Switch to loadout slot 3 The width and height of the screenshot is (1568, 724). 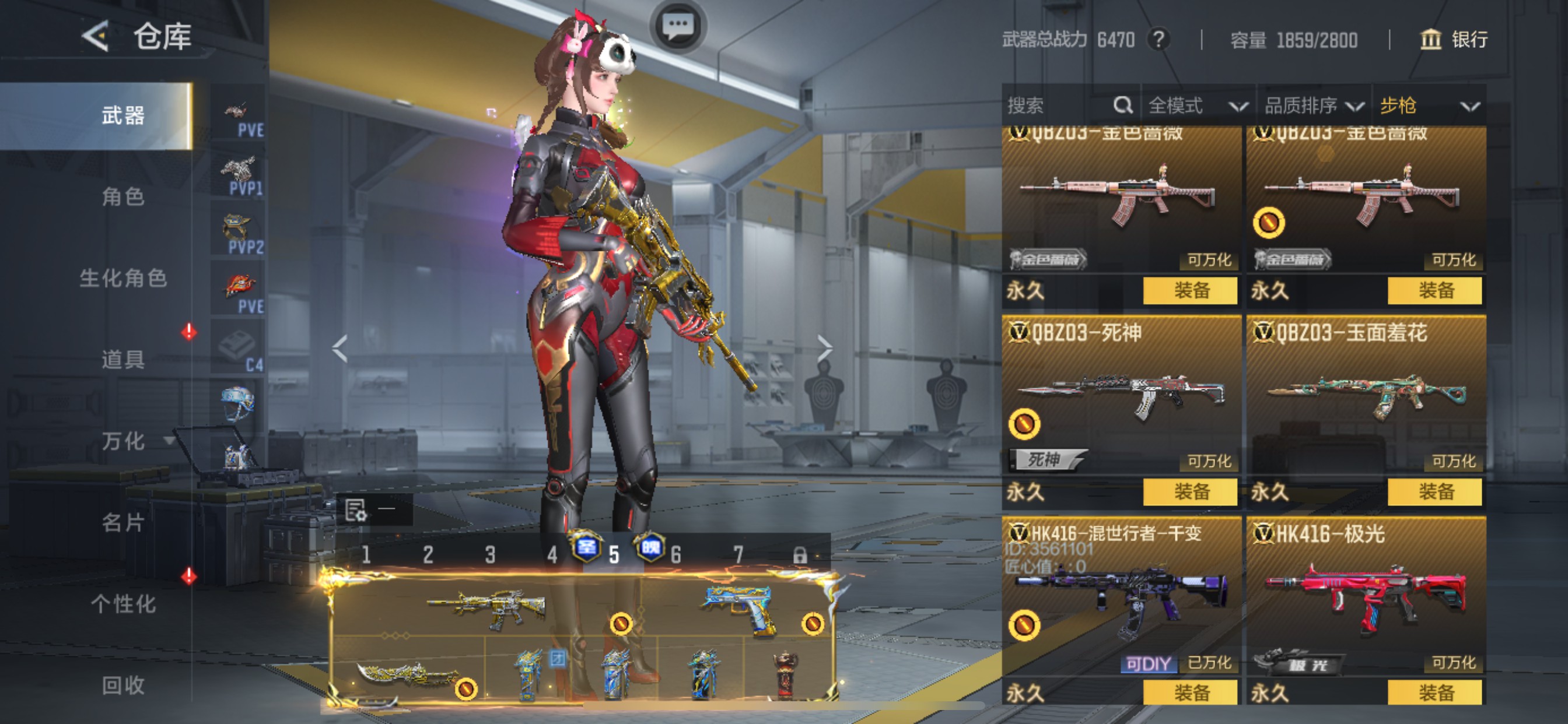click(490, 554)
